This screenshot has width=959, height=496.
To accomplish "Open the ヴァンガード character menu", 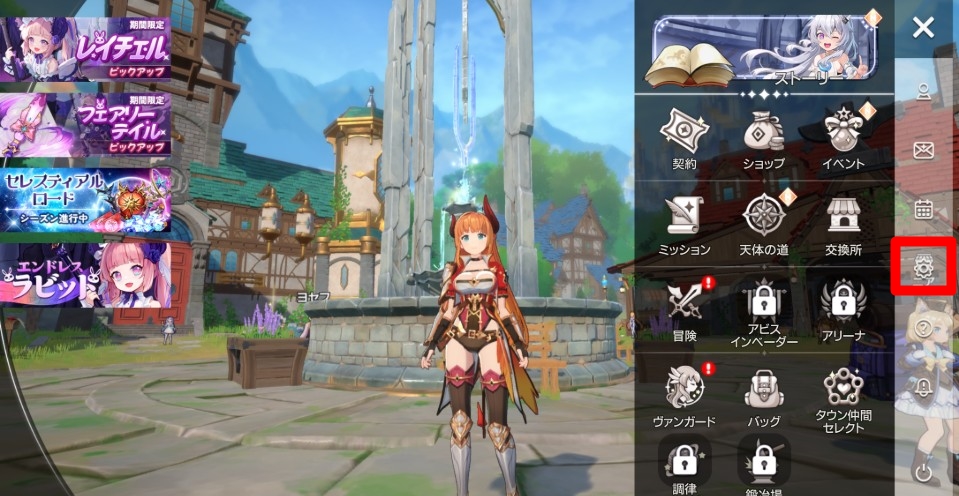I will point(684,393).
